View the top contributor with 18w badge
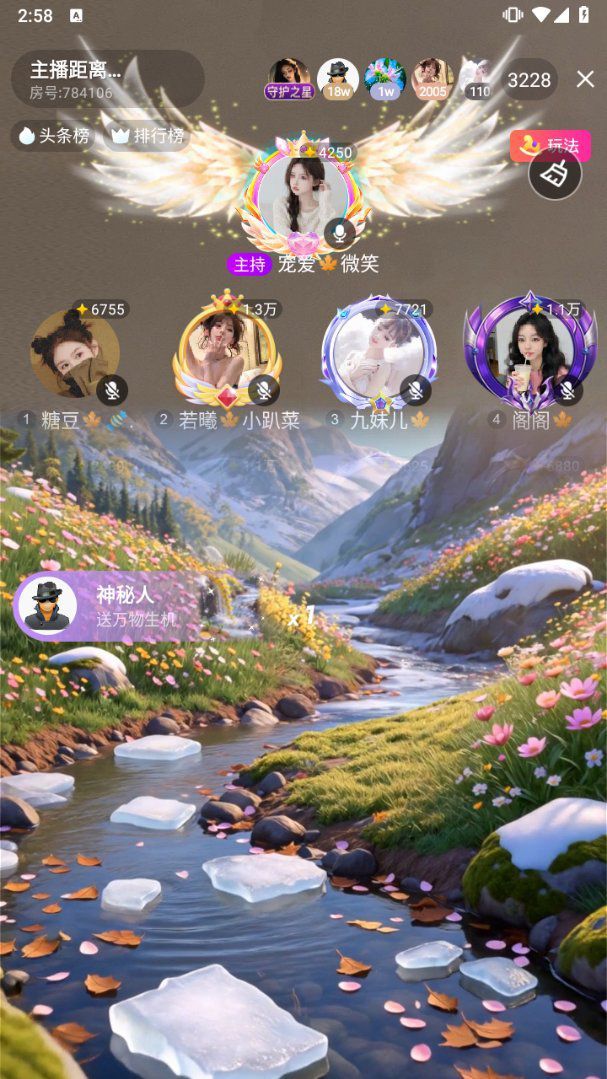 pyautogui.click(x=338, y=78)
